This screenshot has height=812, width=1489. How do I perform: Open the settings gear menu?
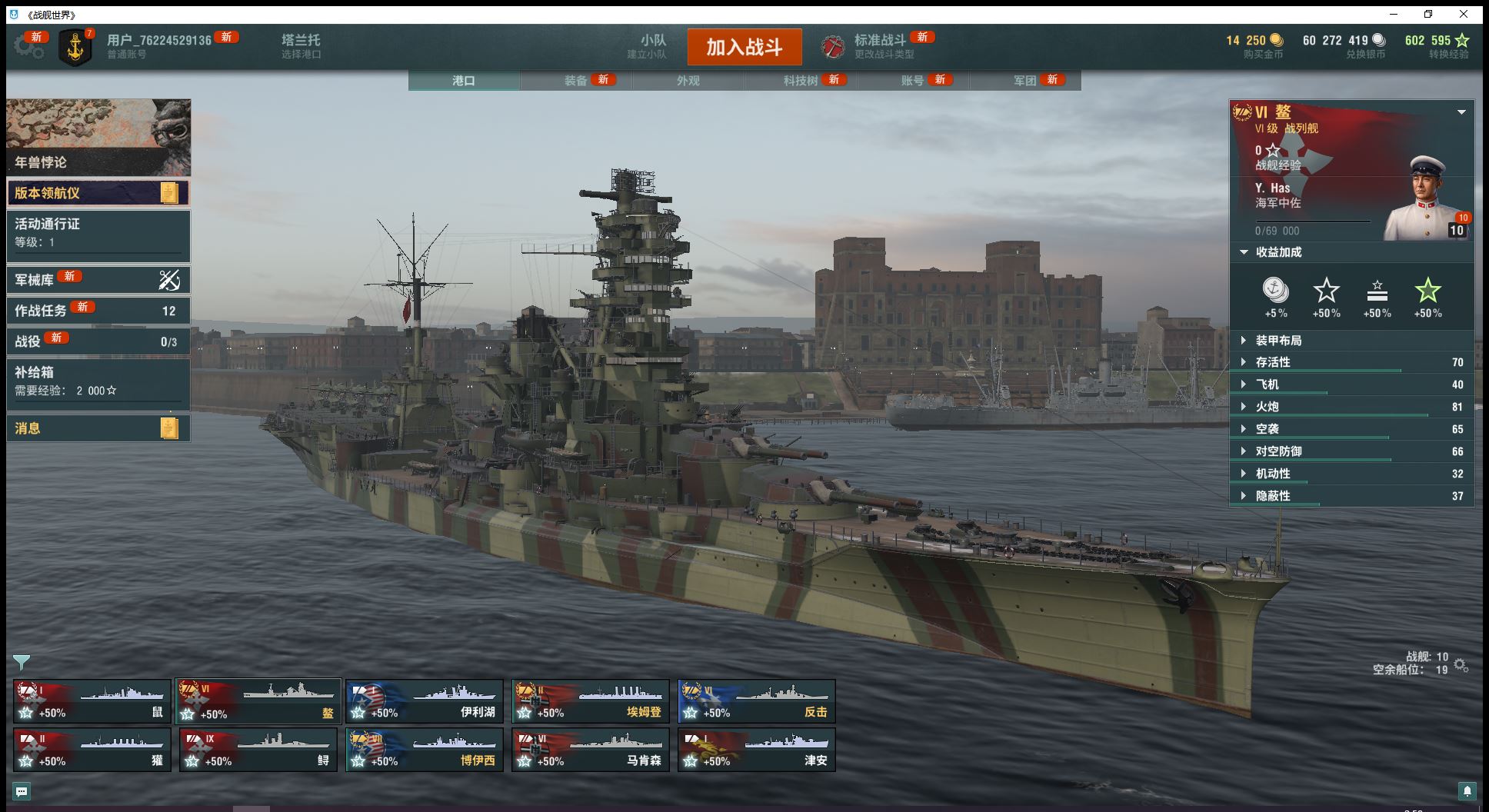[28, 47]
